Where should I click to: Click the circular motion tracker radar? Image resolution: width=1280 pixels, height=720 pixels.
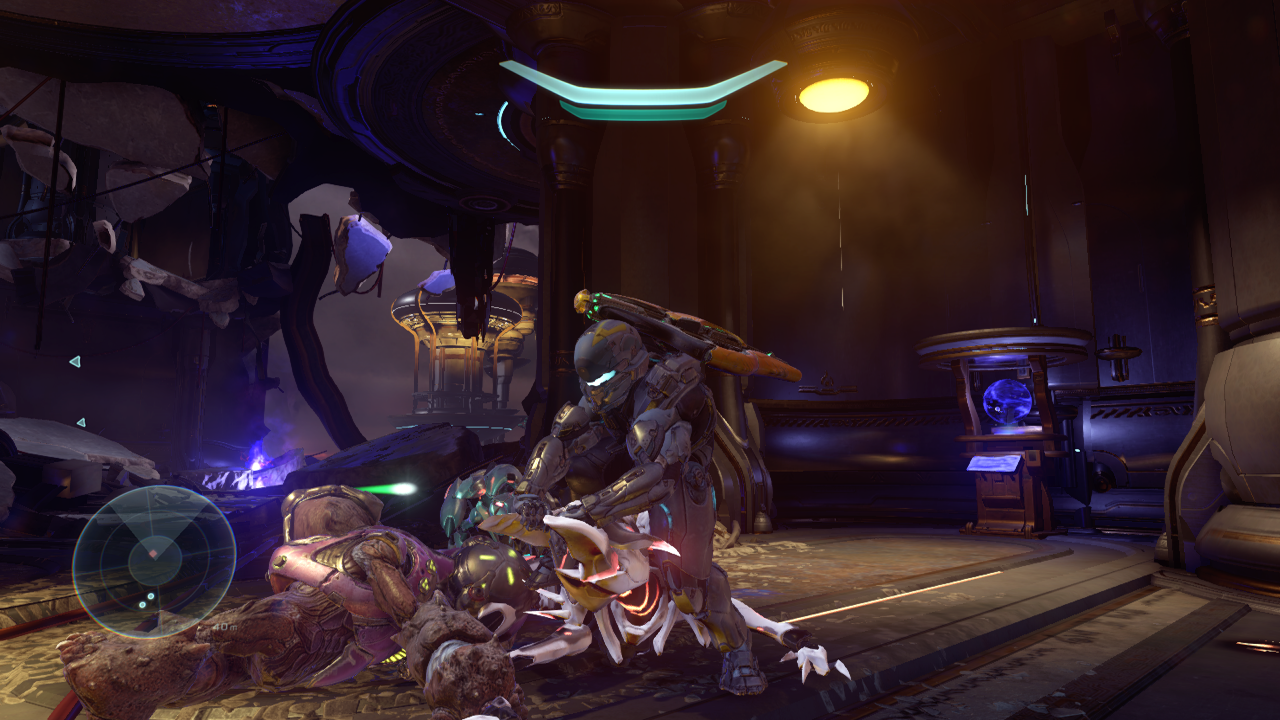[x=154, y=560]
